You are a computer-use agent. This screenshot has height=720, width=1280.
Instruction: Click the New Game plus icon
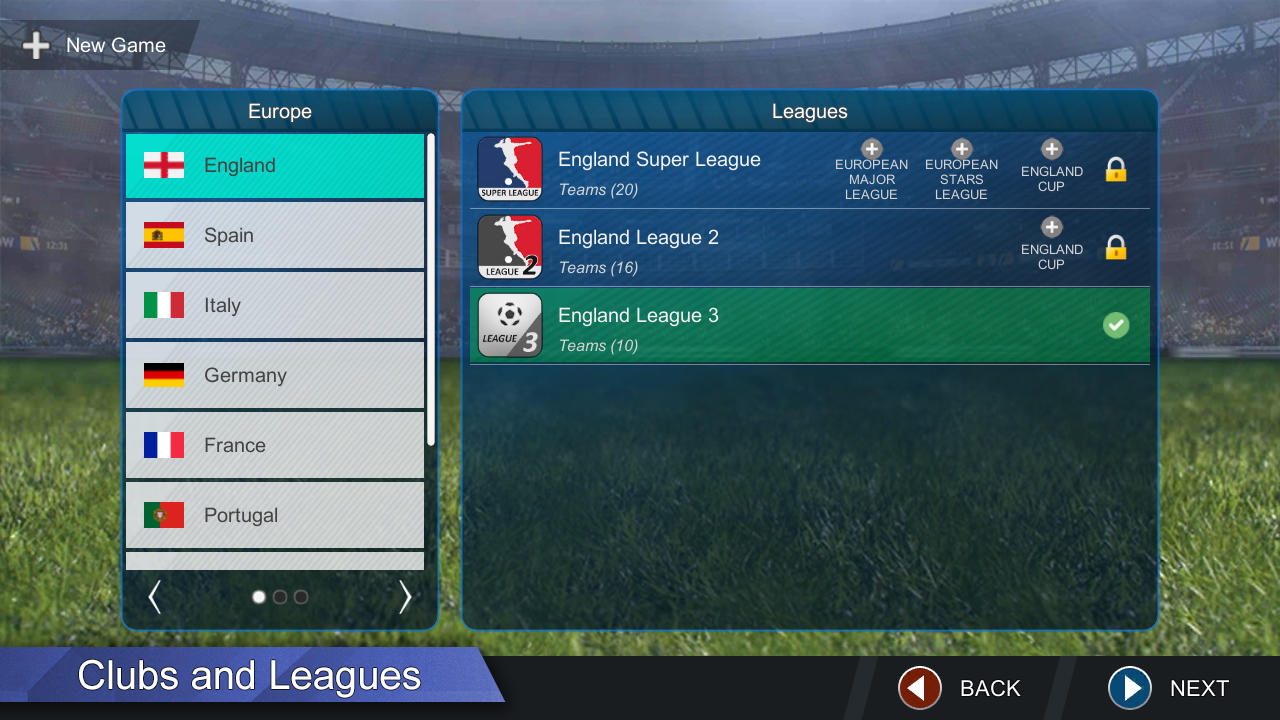[36, 45]
